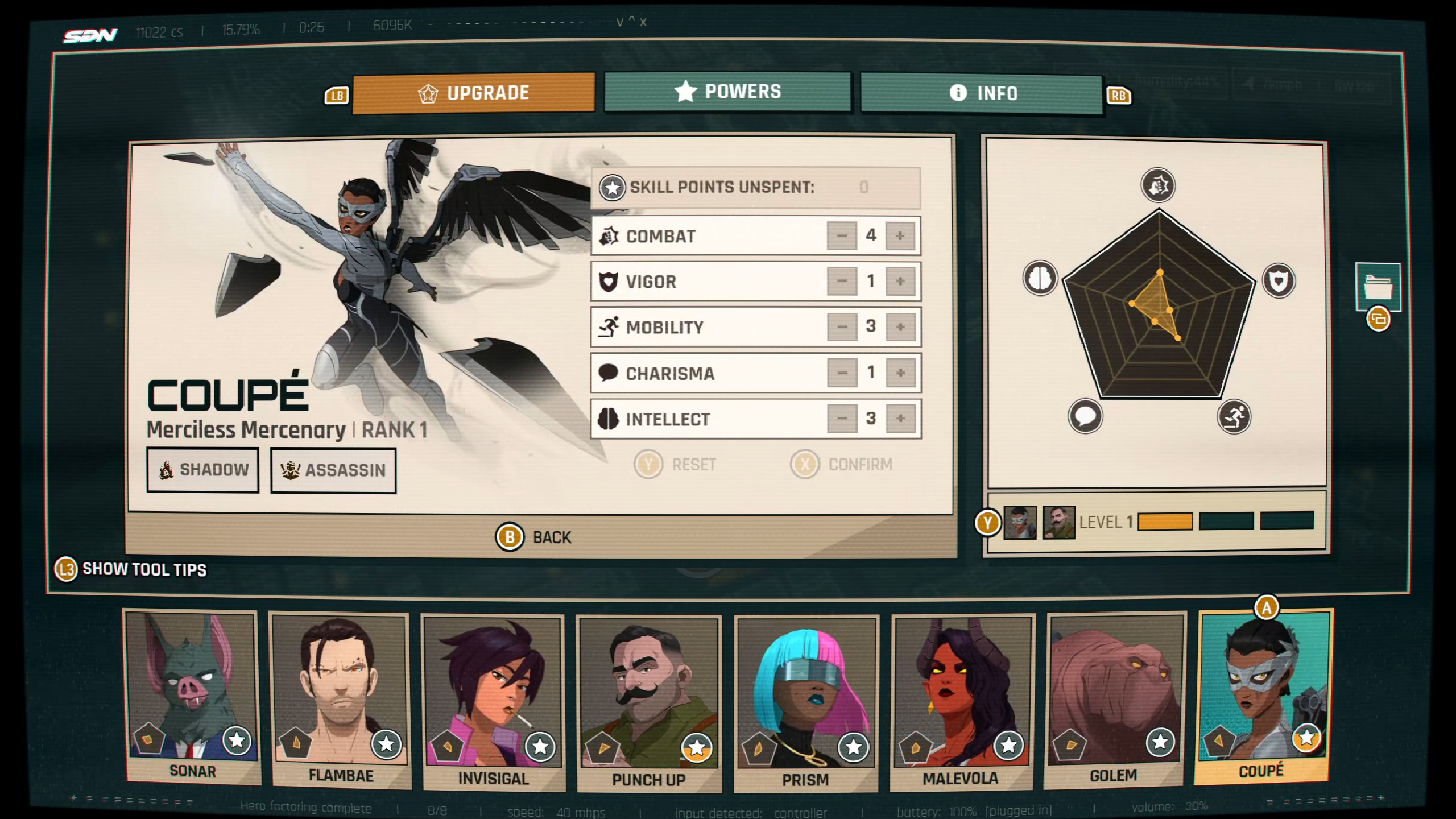Switch to the Powers tab
Viewport: 1456px width, 819px height.
[x=727, y=92]
